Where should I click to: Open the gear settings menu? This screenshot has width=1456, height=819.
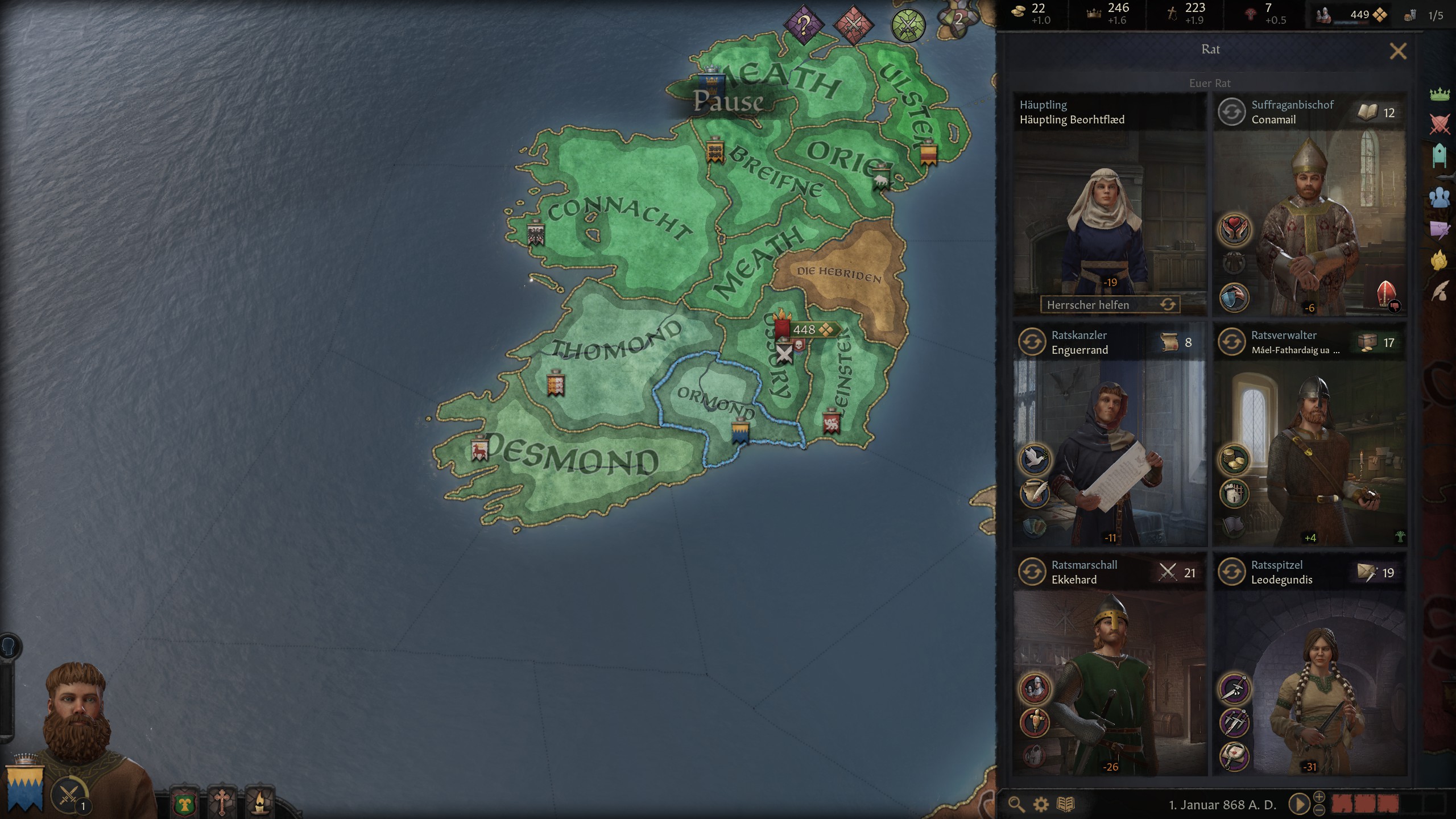pos(1040,804)
